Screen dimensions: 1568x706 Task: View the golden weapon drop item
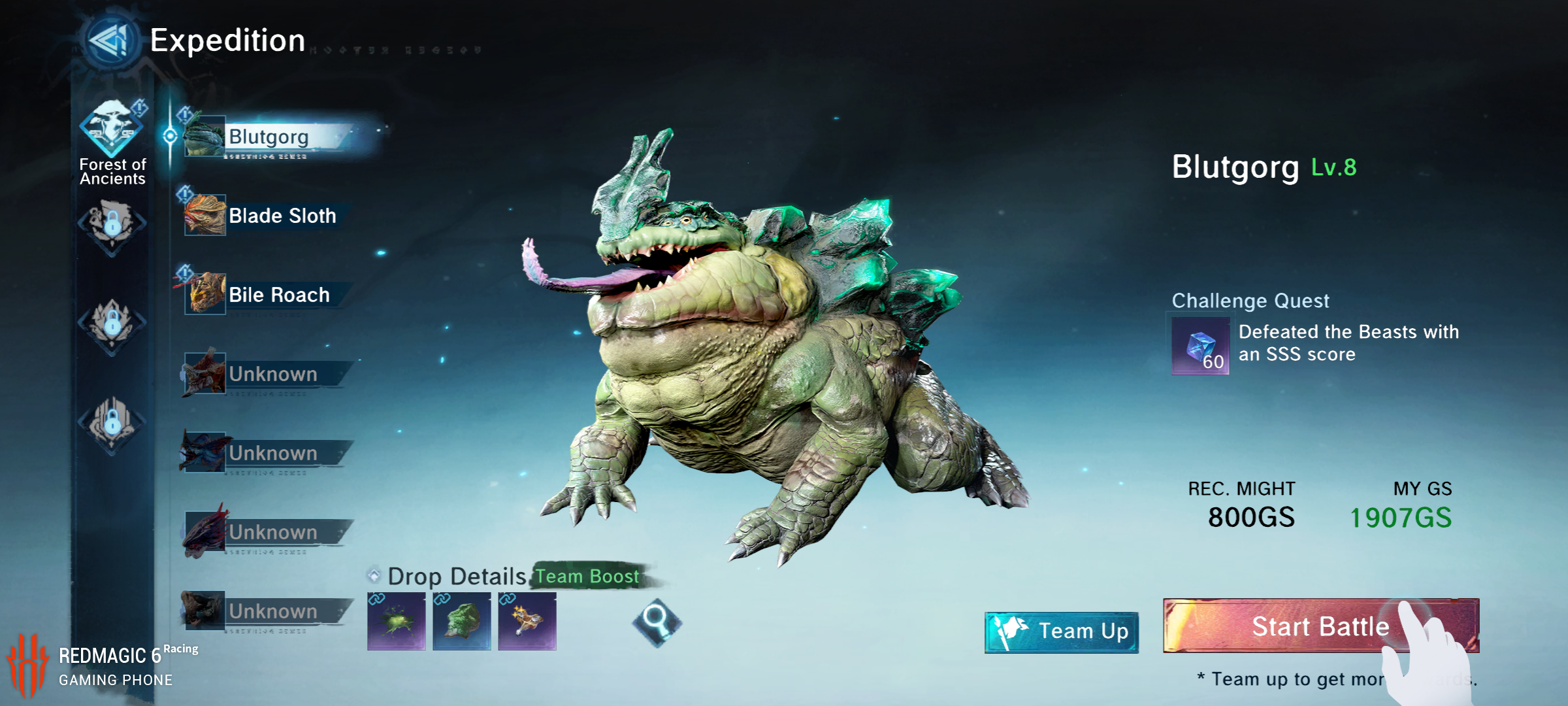[x=527, y=621]
